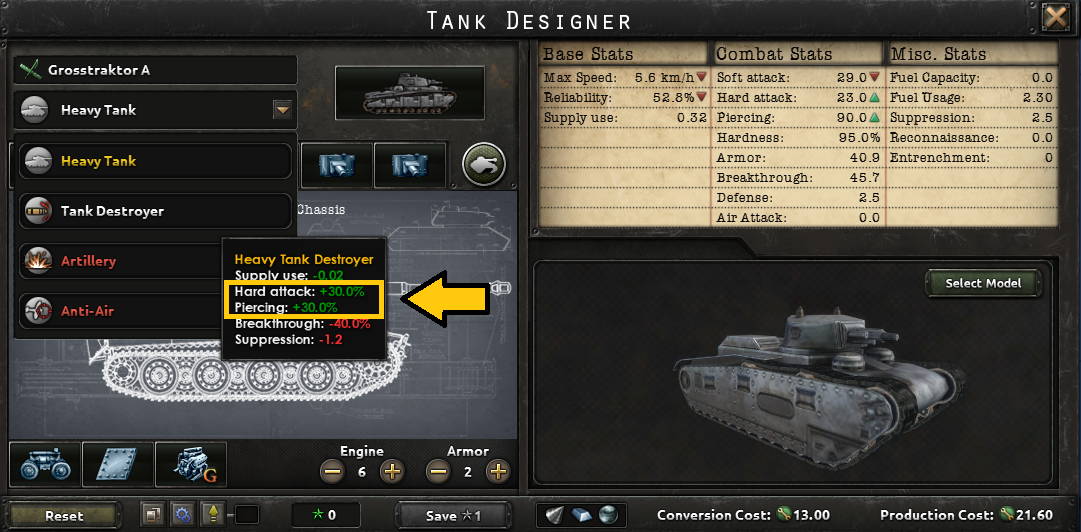Open the tank role dropdown arrow

(x=282, y=110)
